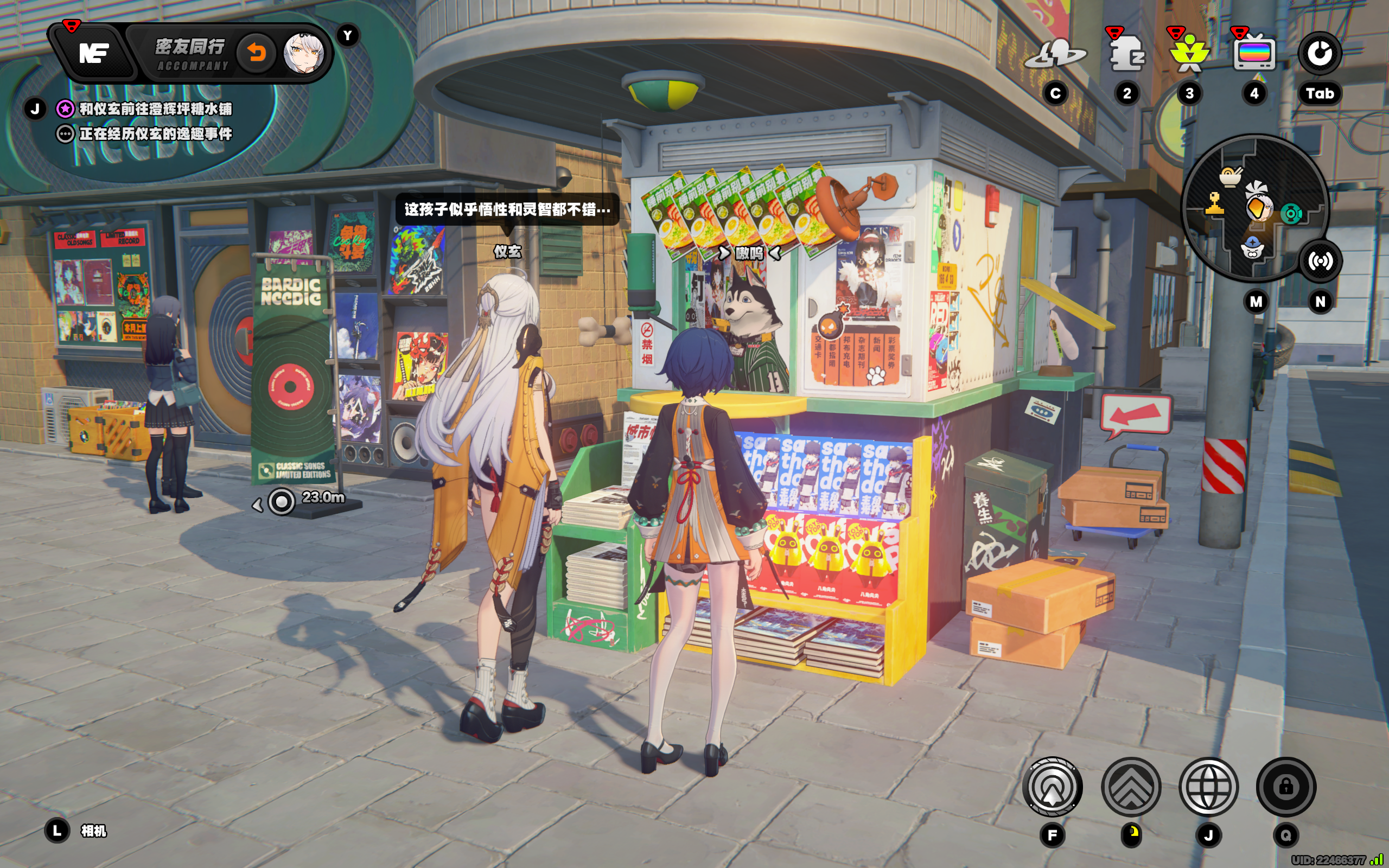Open Yixuan's white-haired portrait icon
Viewport: 1389px width, 868px height.
tap(304, 53)
